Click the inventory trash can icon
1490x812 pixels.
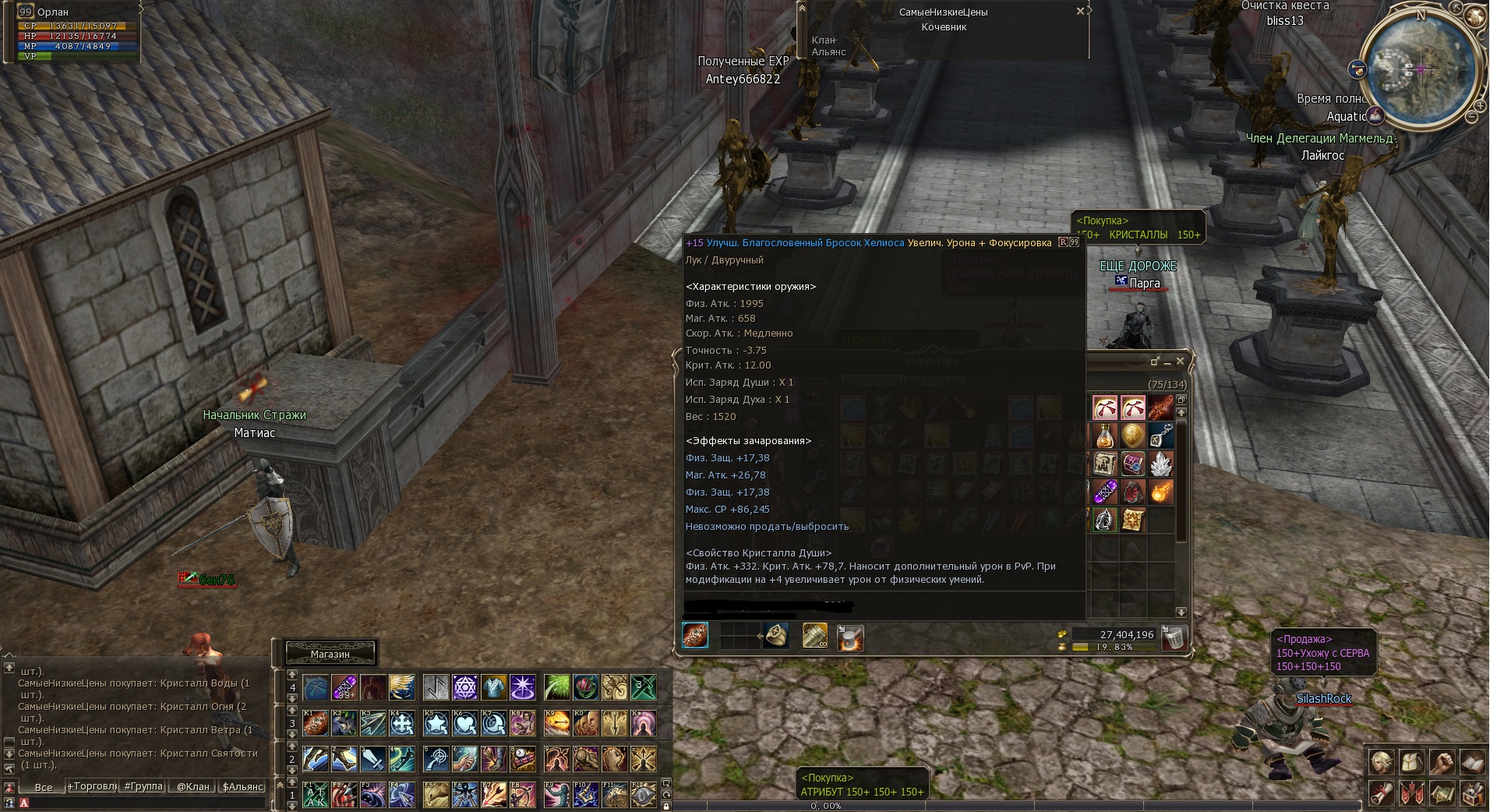(1174, 638)
